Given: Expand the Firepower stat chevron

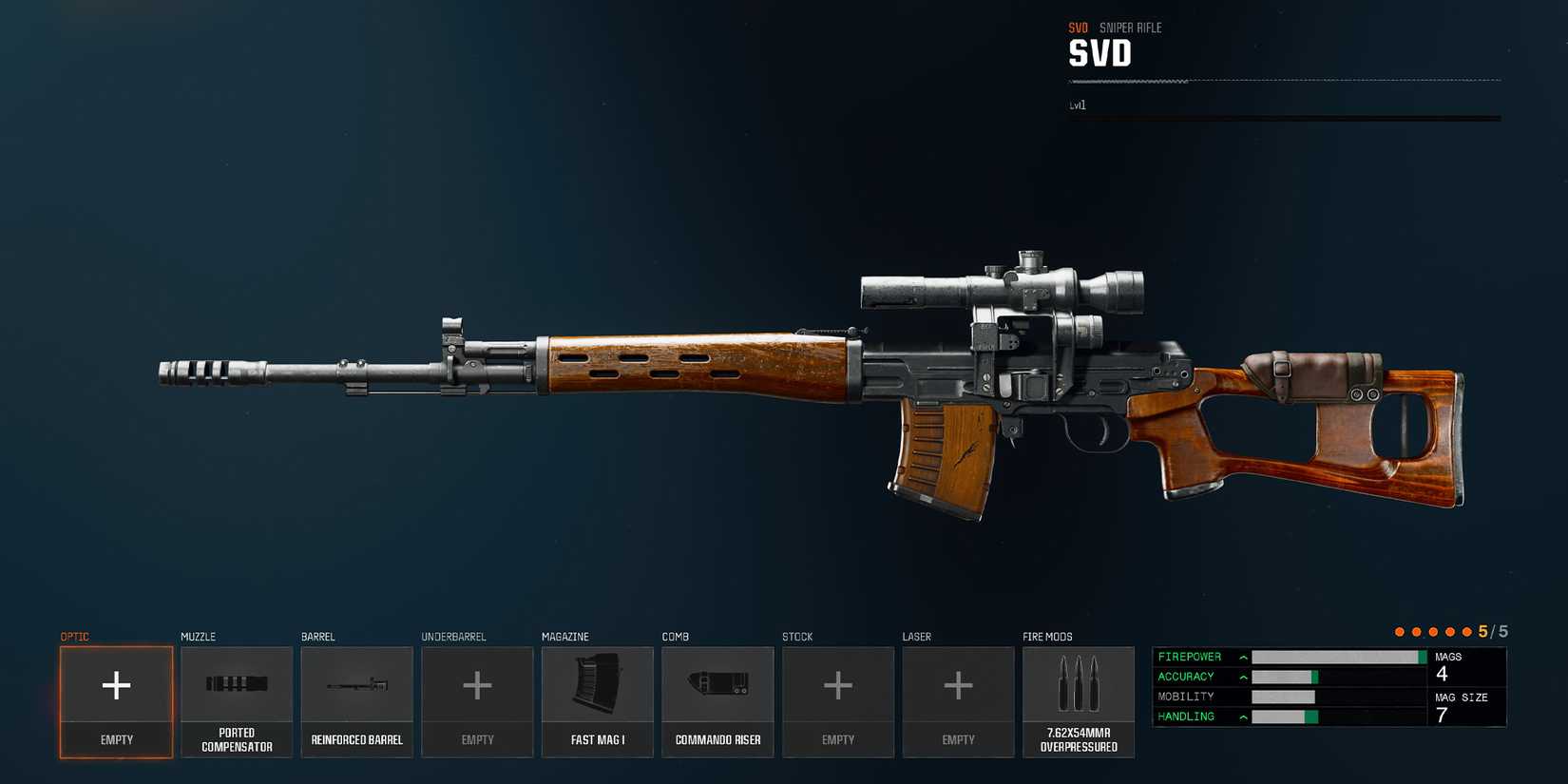Looking at the screenshot, I should click(x=1242, y=656).
